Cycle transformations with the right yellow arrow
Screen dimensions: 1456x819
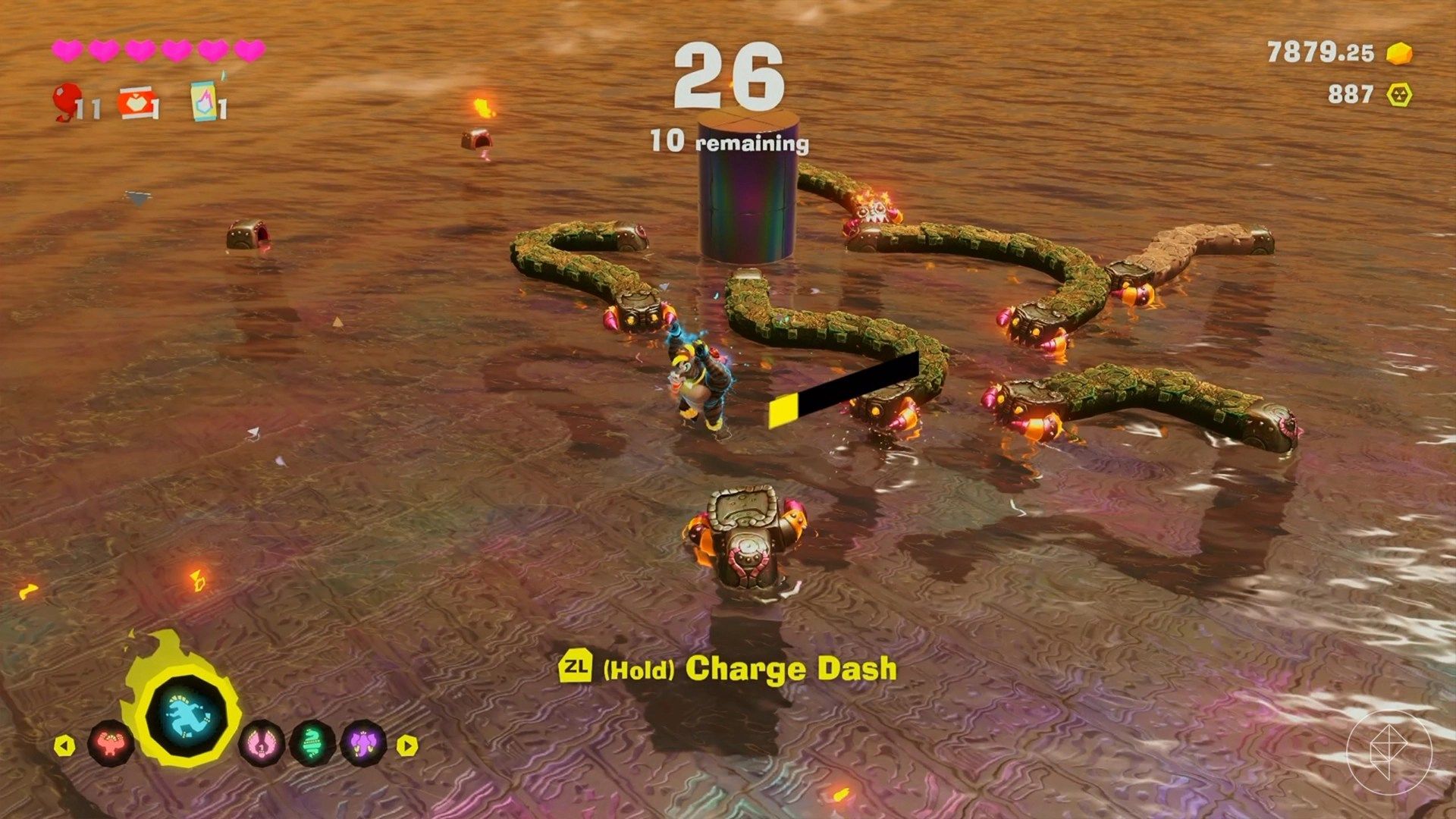[407, 745]
